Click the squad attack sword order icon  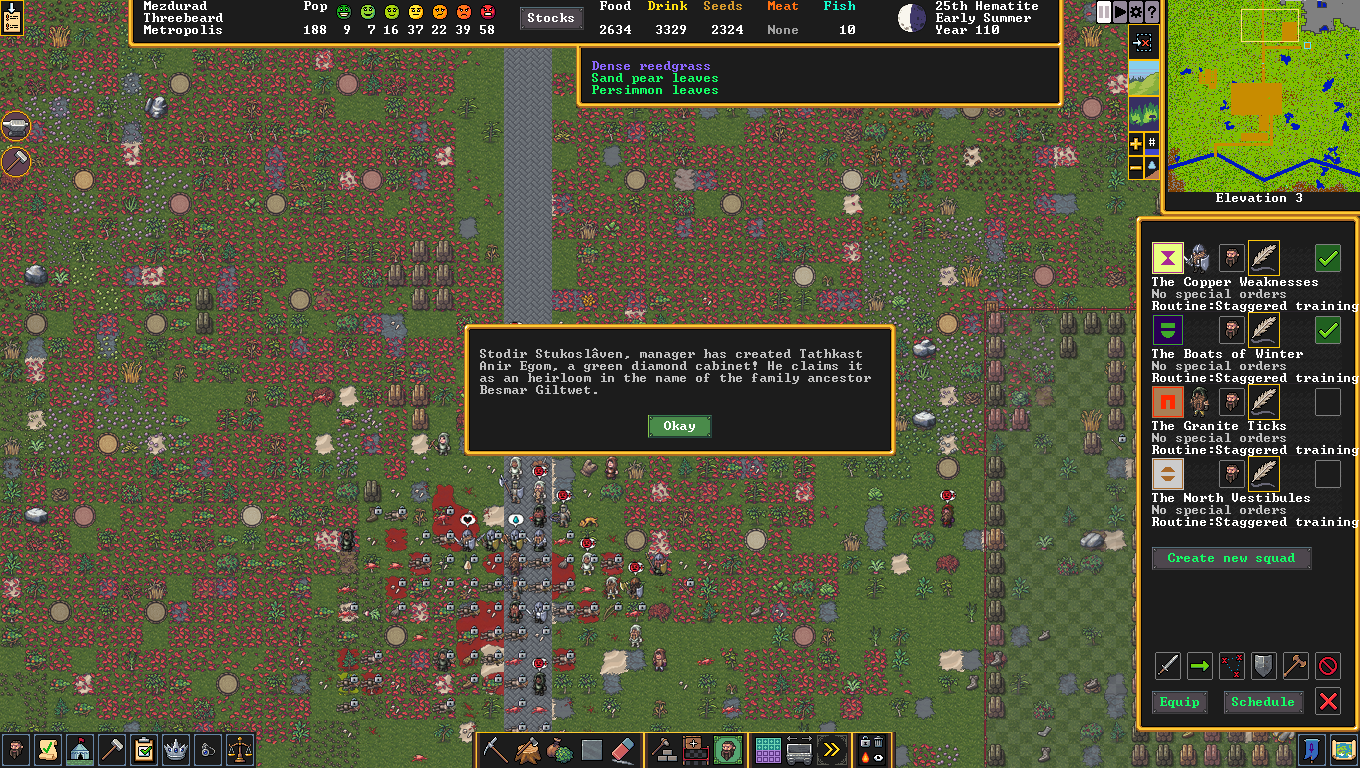tap(1168, 666)
